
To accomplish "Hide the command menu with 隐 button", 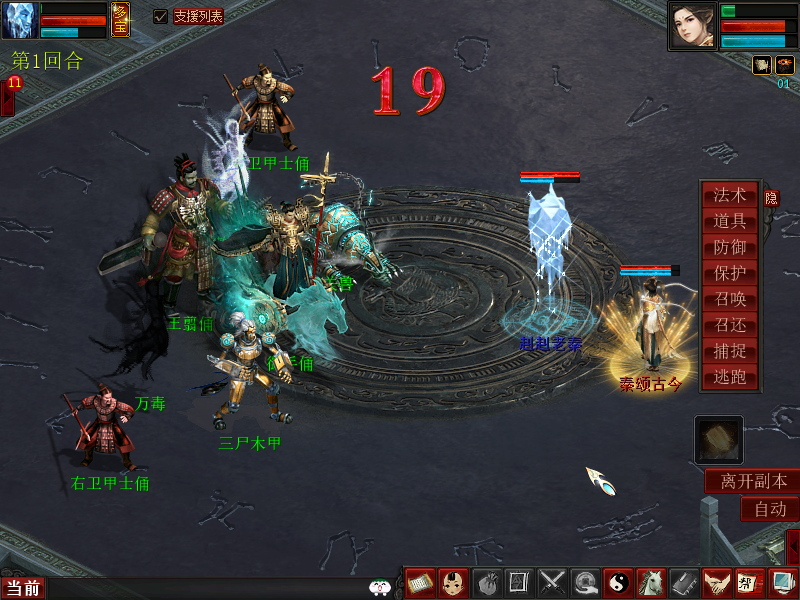I will tap(771, 198).
